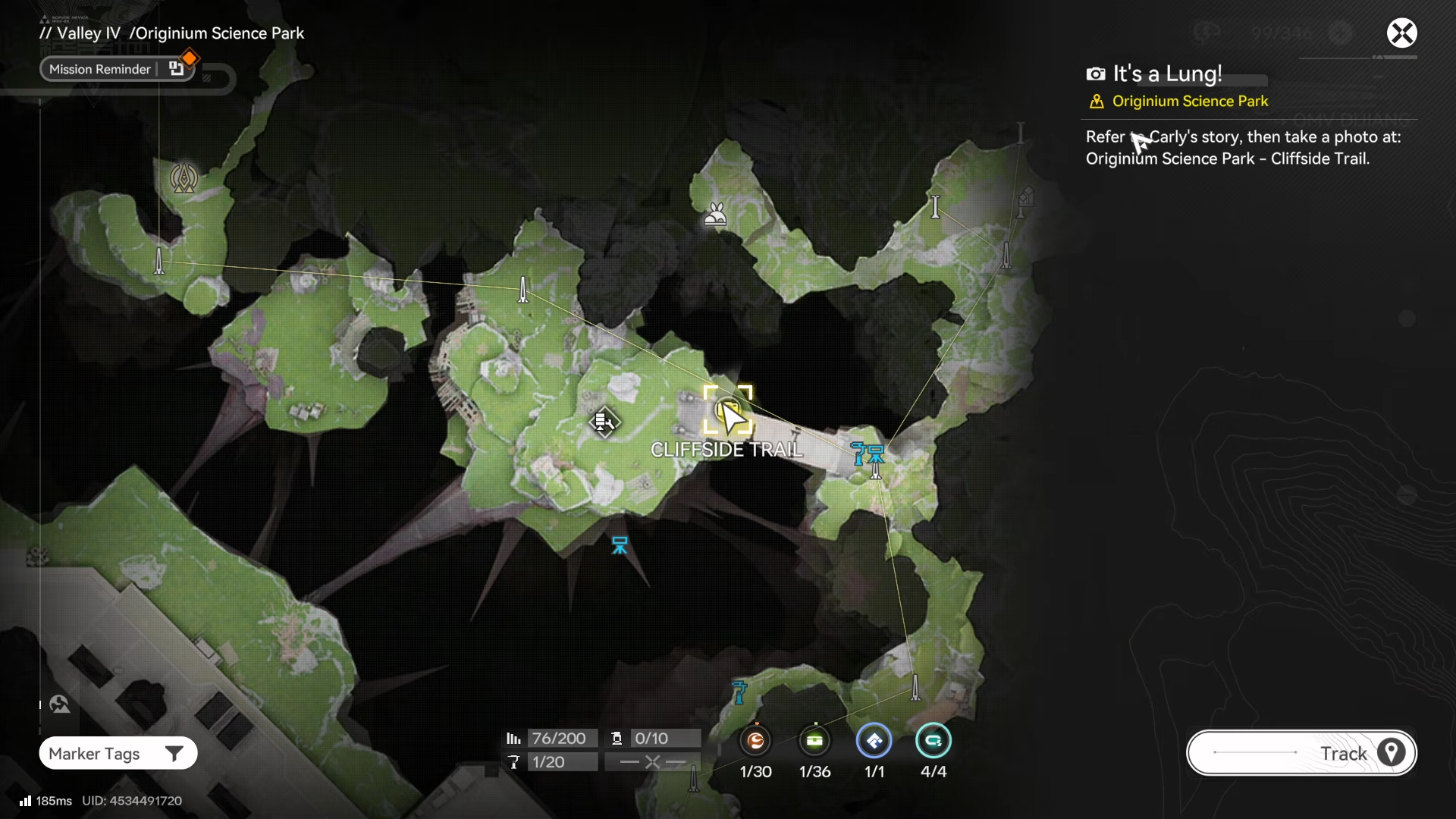This screenshot has height=819, width=1456.
Task: Close the map with the X button
Action: tap(1401, 33)
